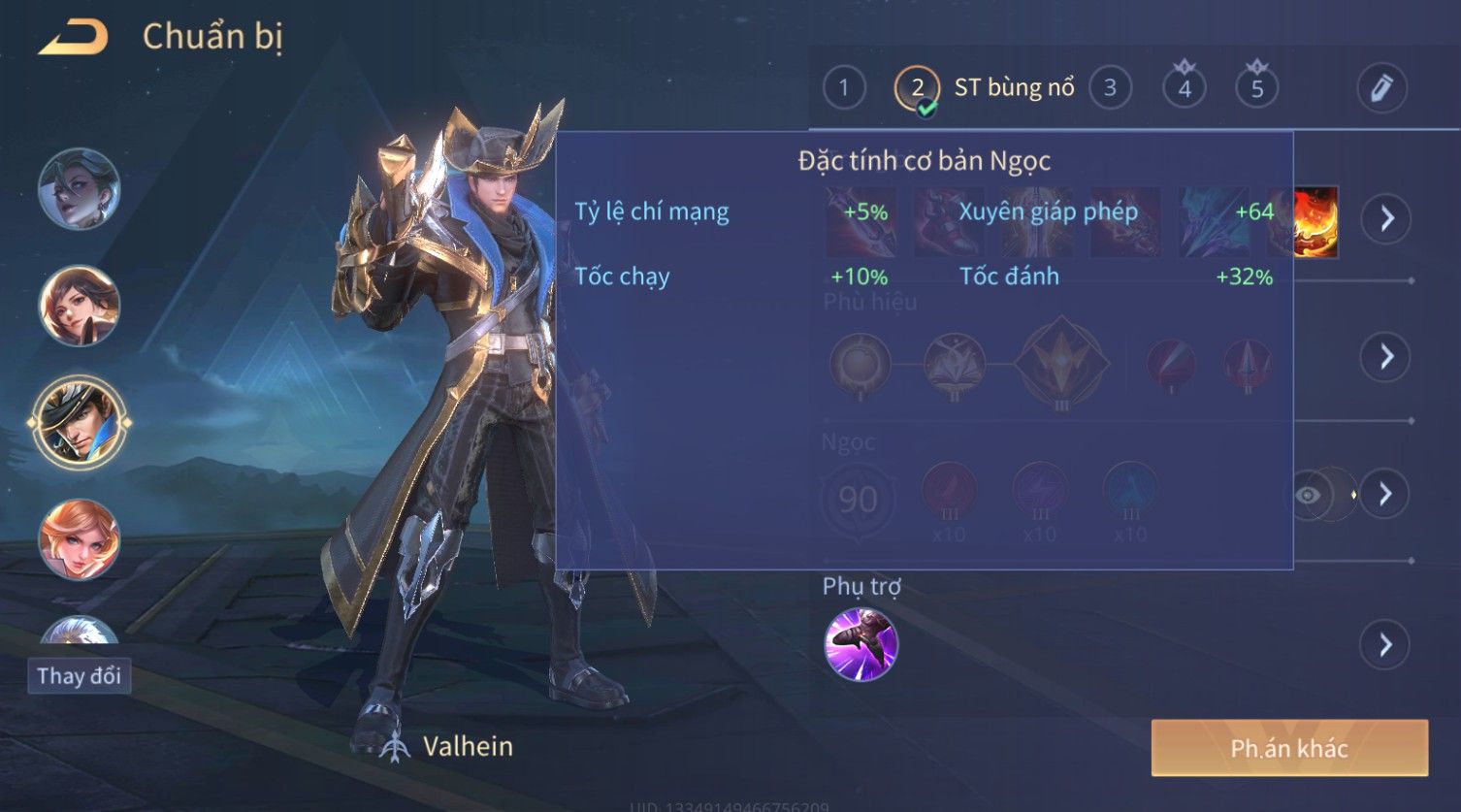Pick the brown-haired female hero portrait

[79, 306]
